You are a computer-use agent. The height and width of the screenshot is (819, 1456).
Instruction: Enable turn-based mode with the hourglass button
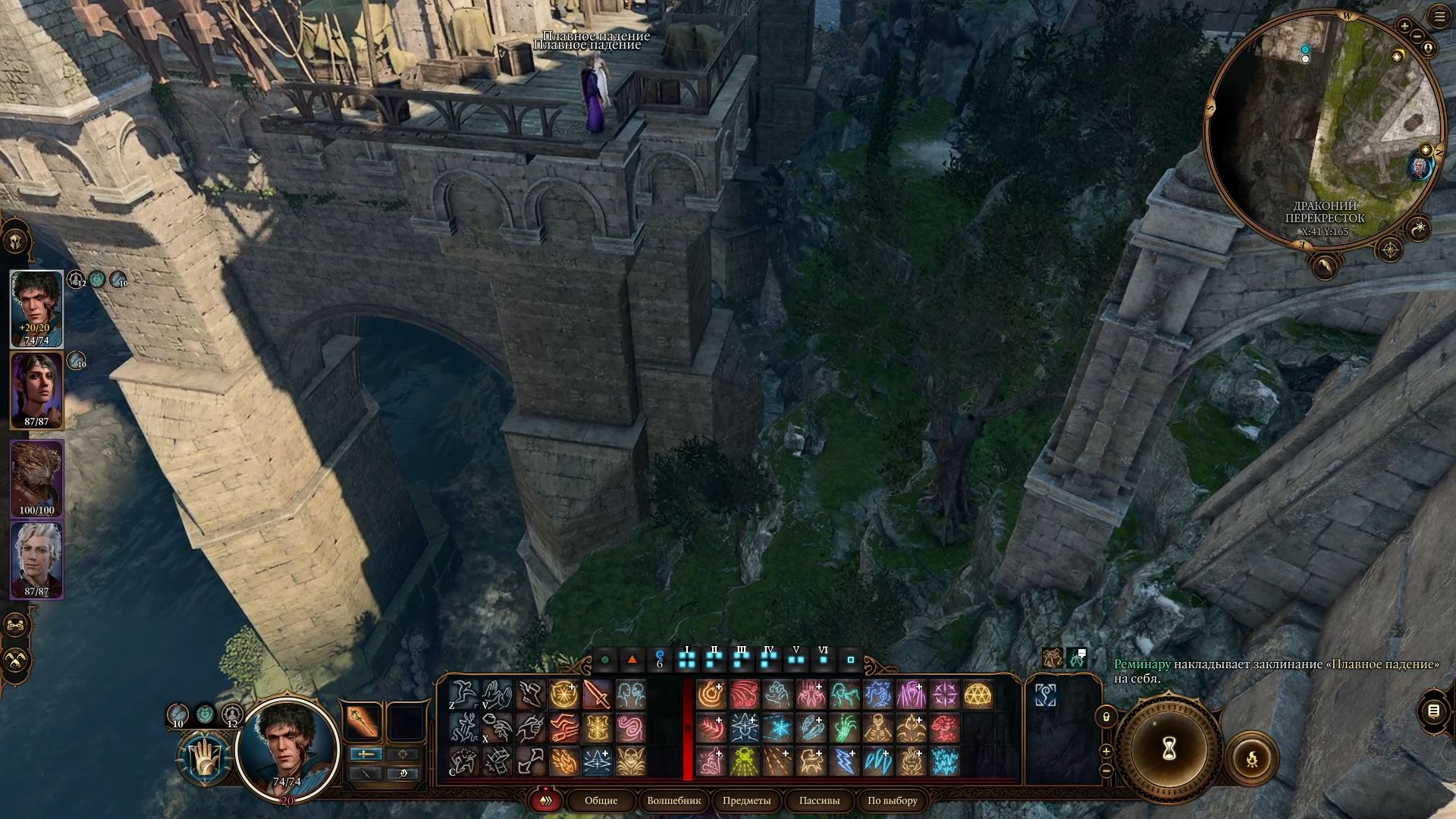pos(1169,749)
